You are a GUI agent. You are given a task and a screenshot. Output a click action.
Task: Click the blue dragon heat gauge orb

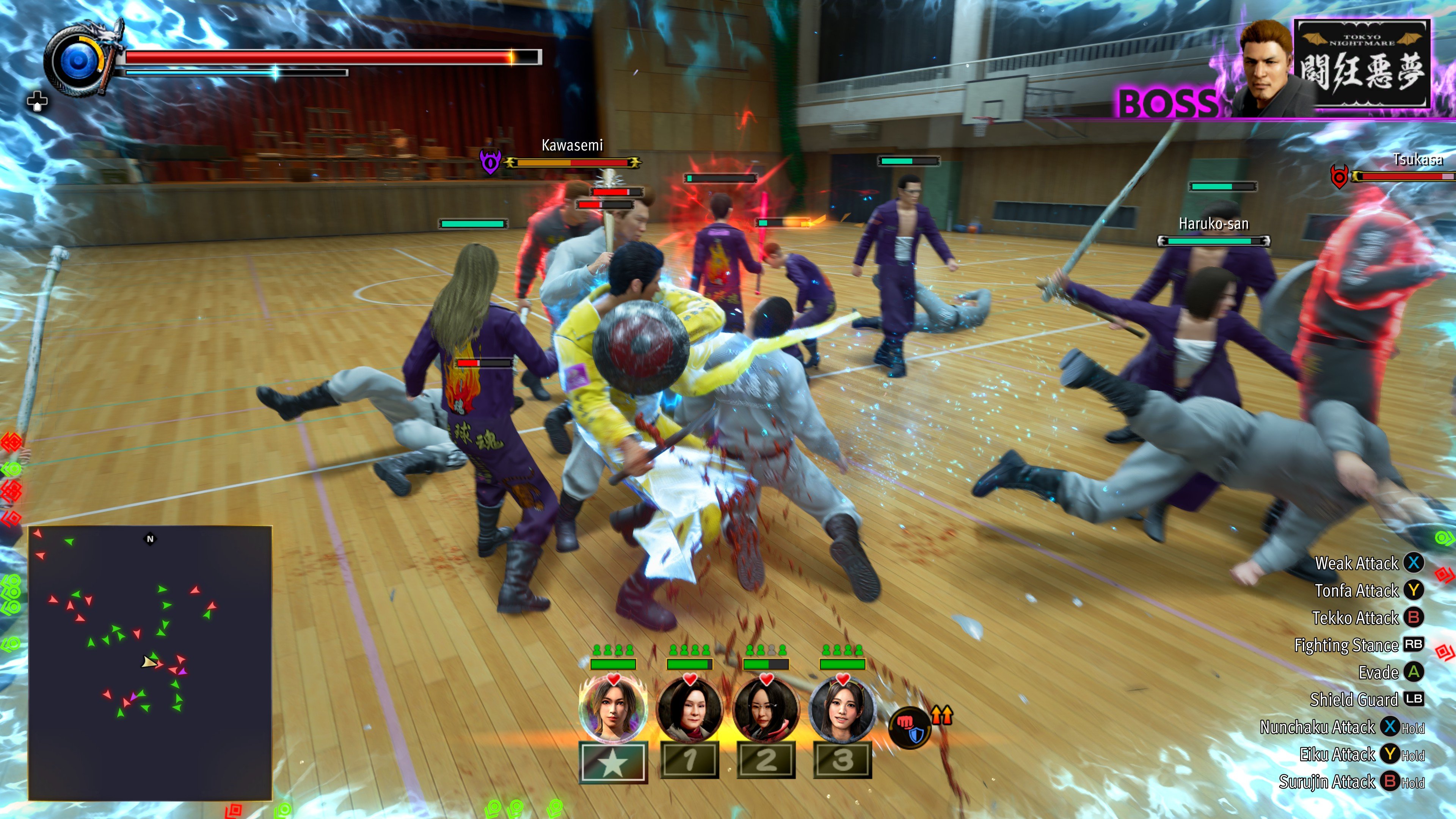point(78,61)
